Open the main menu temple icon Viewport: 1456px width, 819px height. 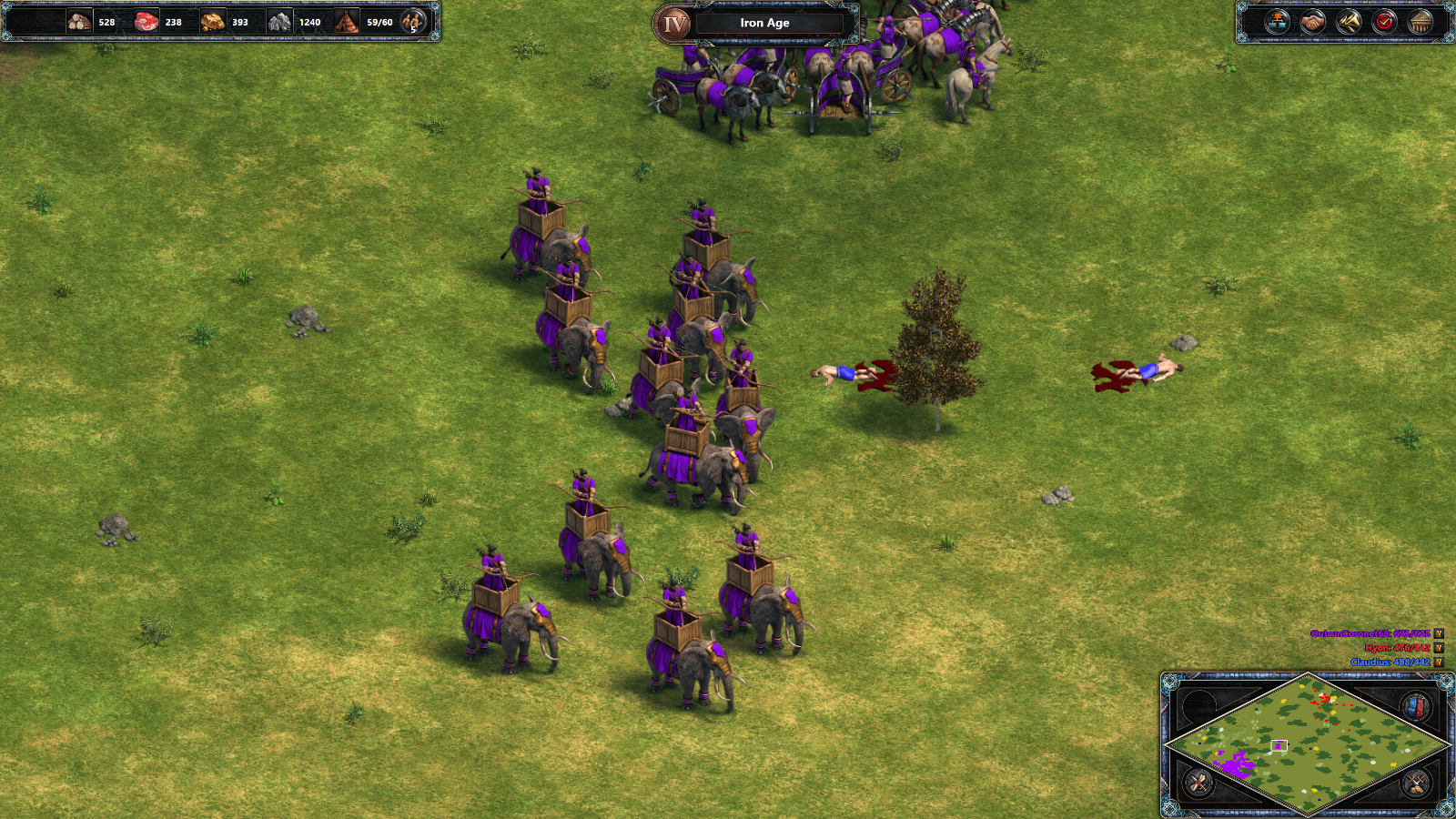[1421, 22]
